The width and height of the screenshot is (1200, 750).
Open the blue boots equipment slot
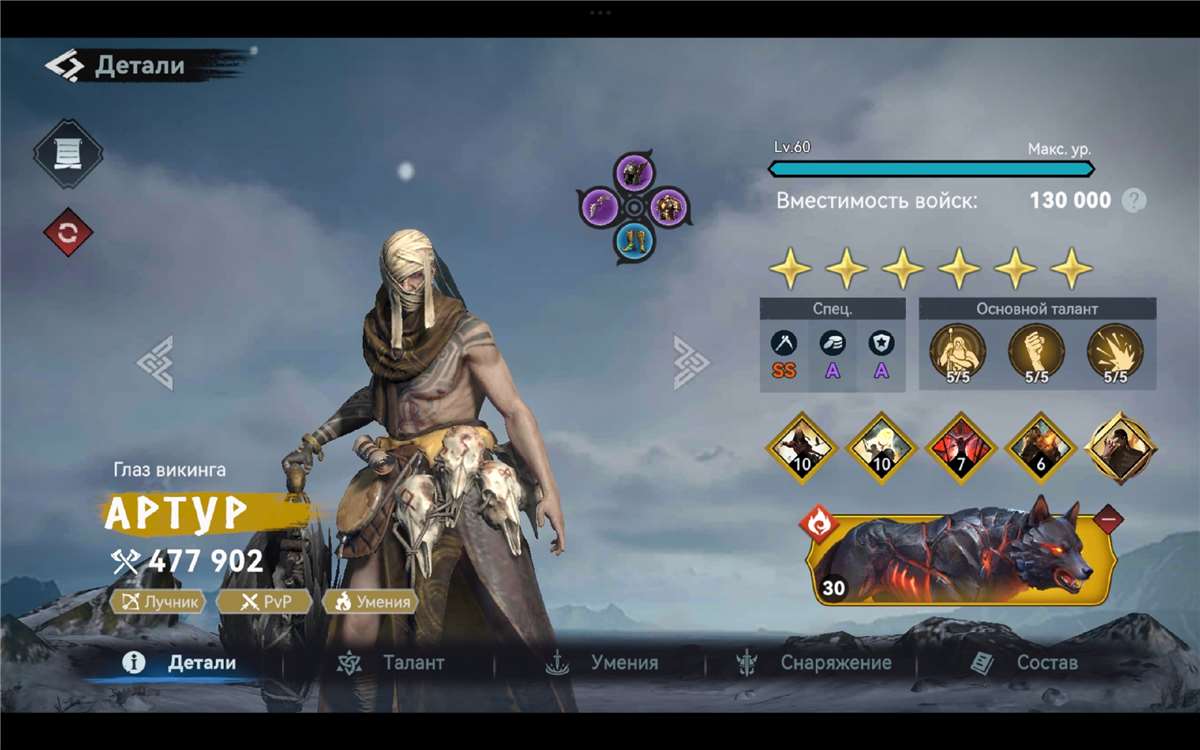633,237
